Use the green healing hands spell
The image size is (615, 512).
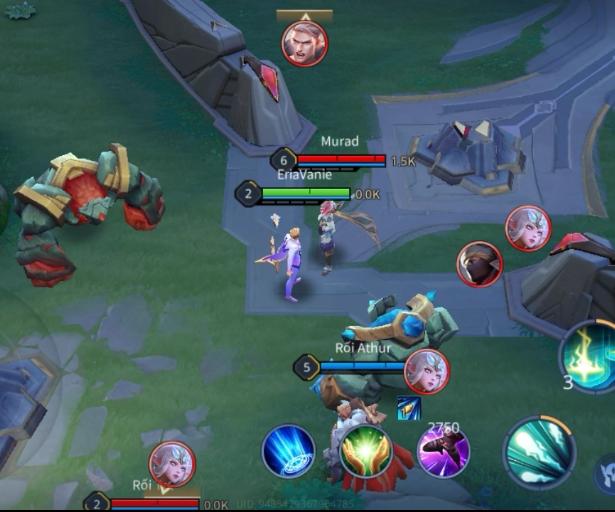tap(365, 451)
